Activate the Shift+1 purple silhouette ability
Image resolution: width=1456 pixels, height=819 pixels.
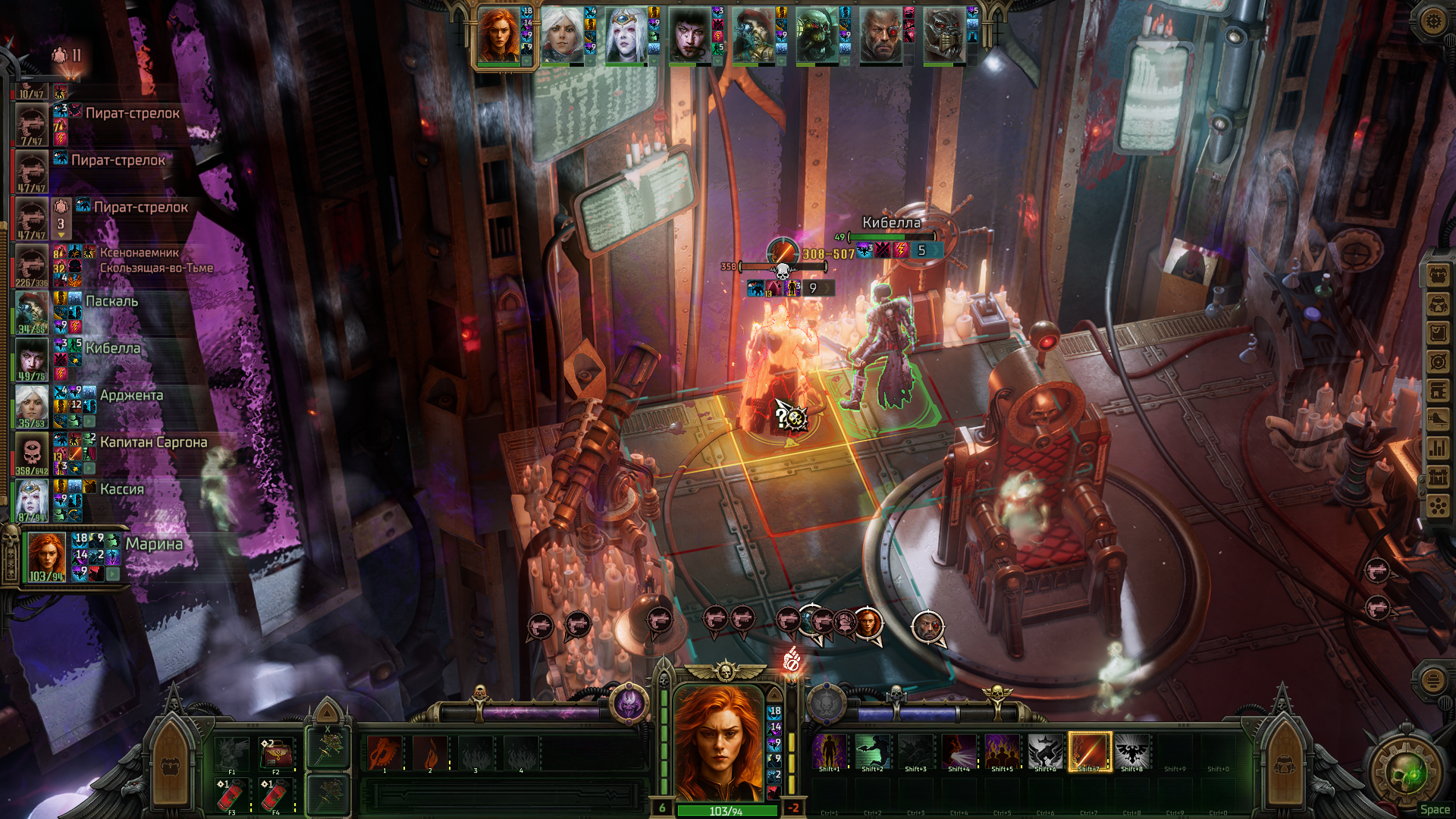click(x=829, y=751)
